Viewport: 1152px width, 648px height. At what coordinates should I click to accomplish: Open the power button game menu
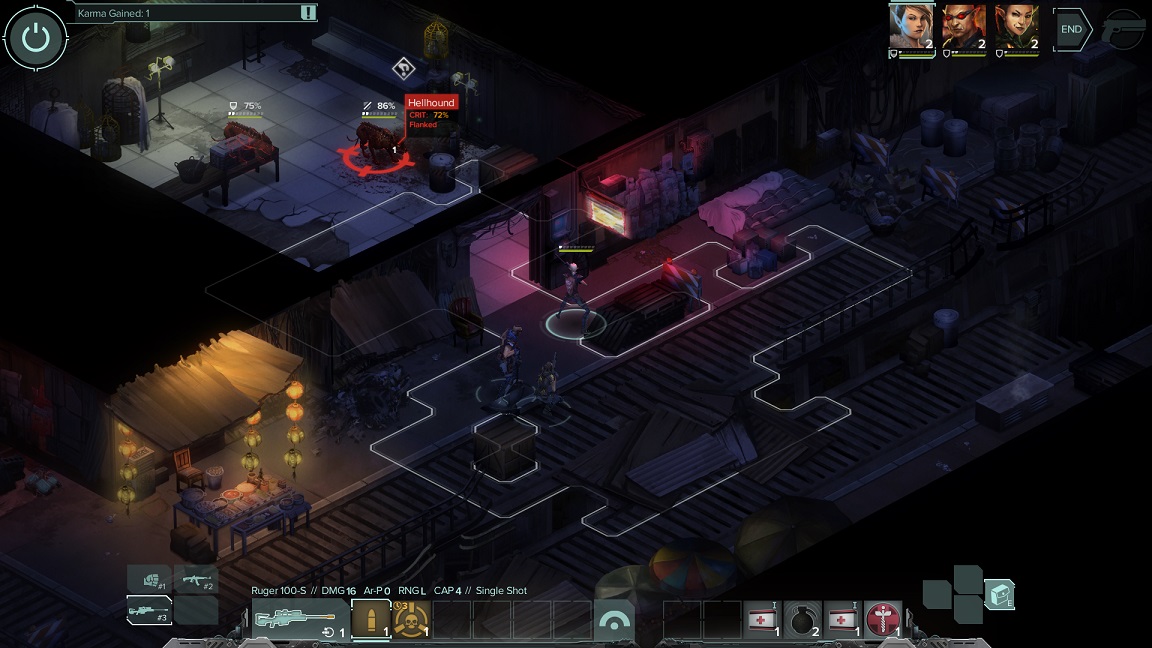(x=36, y=38)
